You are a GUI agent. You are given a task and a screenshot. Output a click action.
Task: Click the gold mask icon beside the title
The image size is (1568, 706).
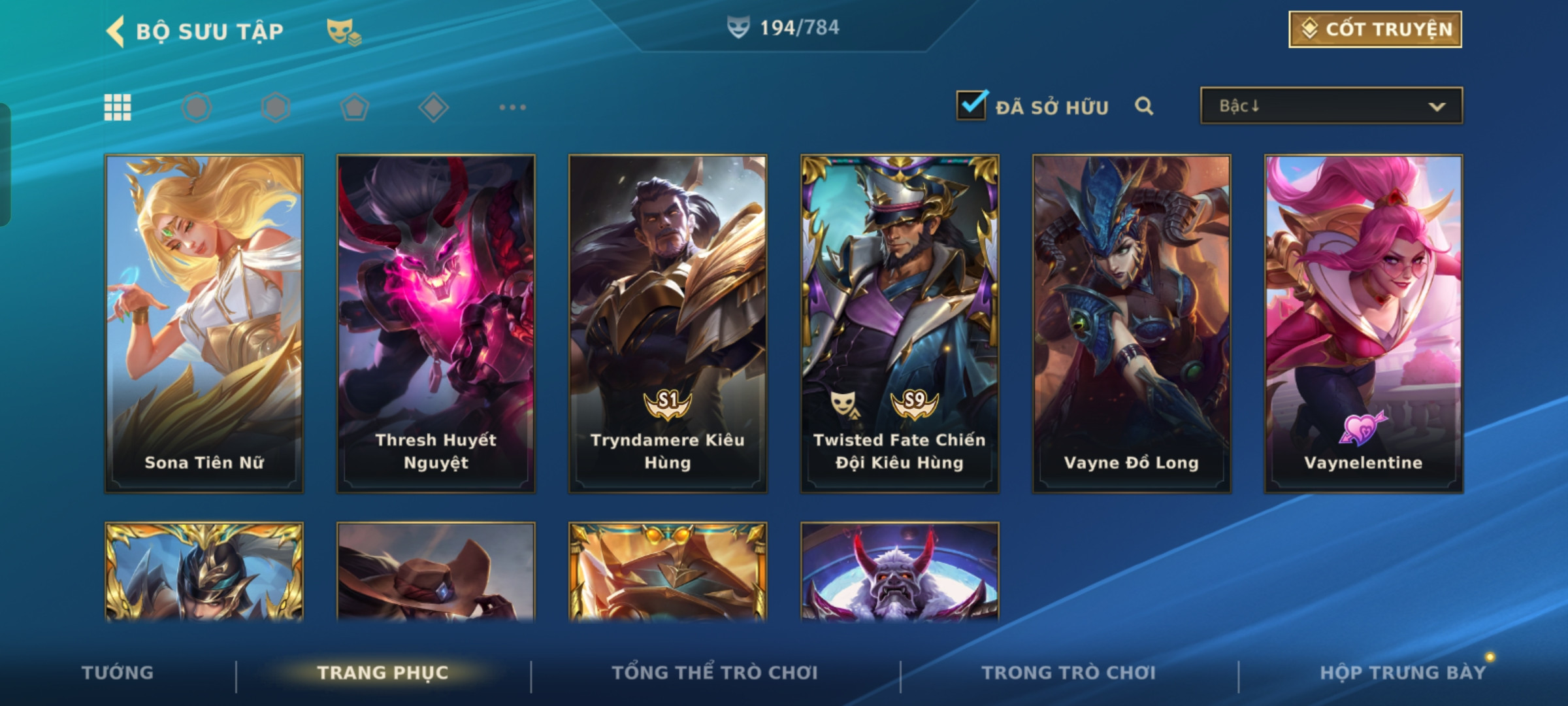click(x=343, y=31)
